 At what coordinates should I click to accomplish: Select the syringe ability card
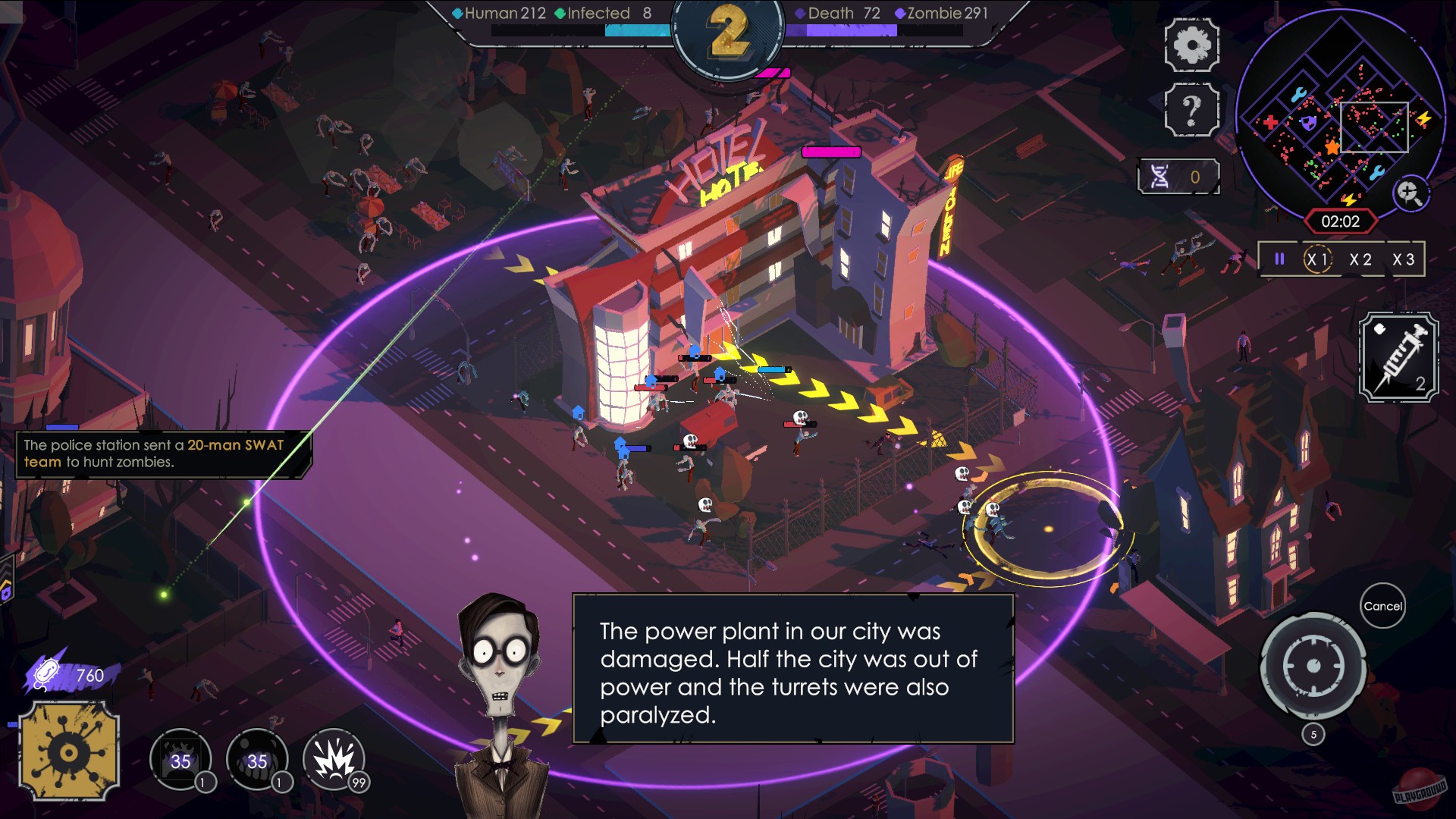coord(1397,355)
